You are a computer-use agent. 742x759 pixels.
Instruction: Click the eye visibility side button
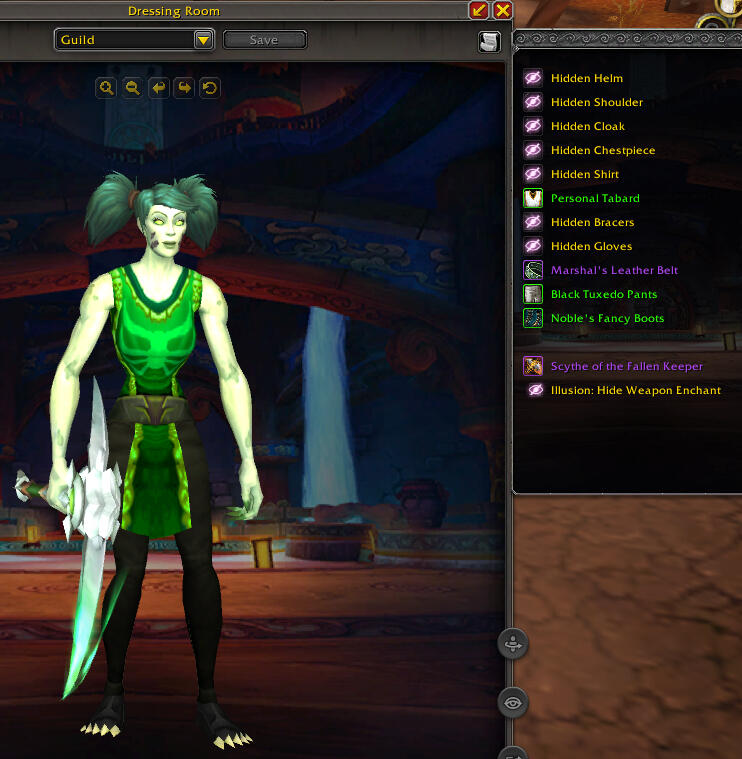(513, 702)
